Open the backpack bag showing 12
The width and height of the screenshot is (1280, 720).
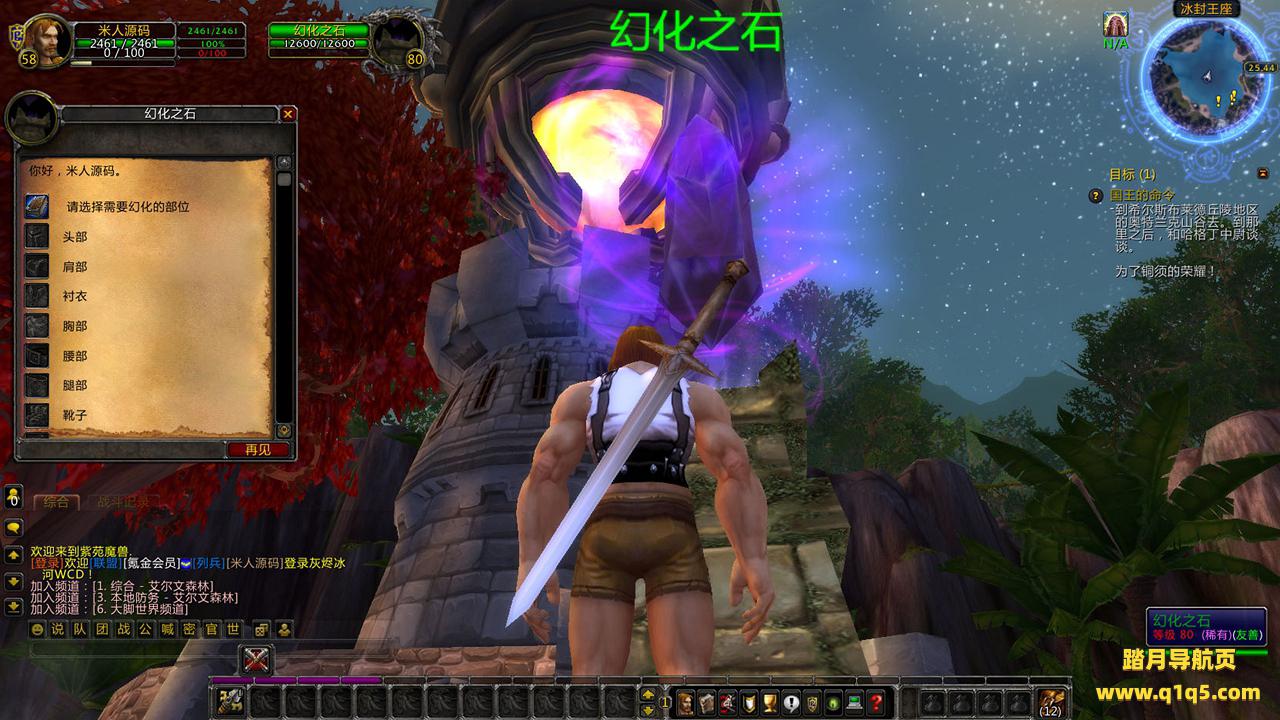coord(1050,702)
